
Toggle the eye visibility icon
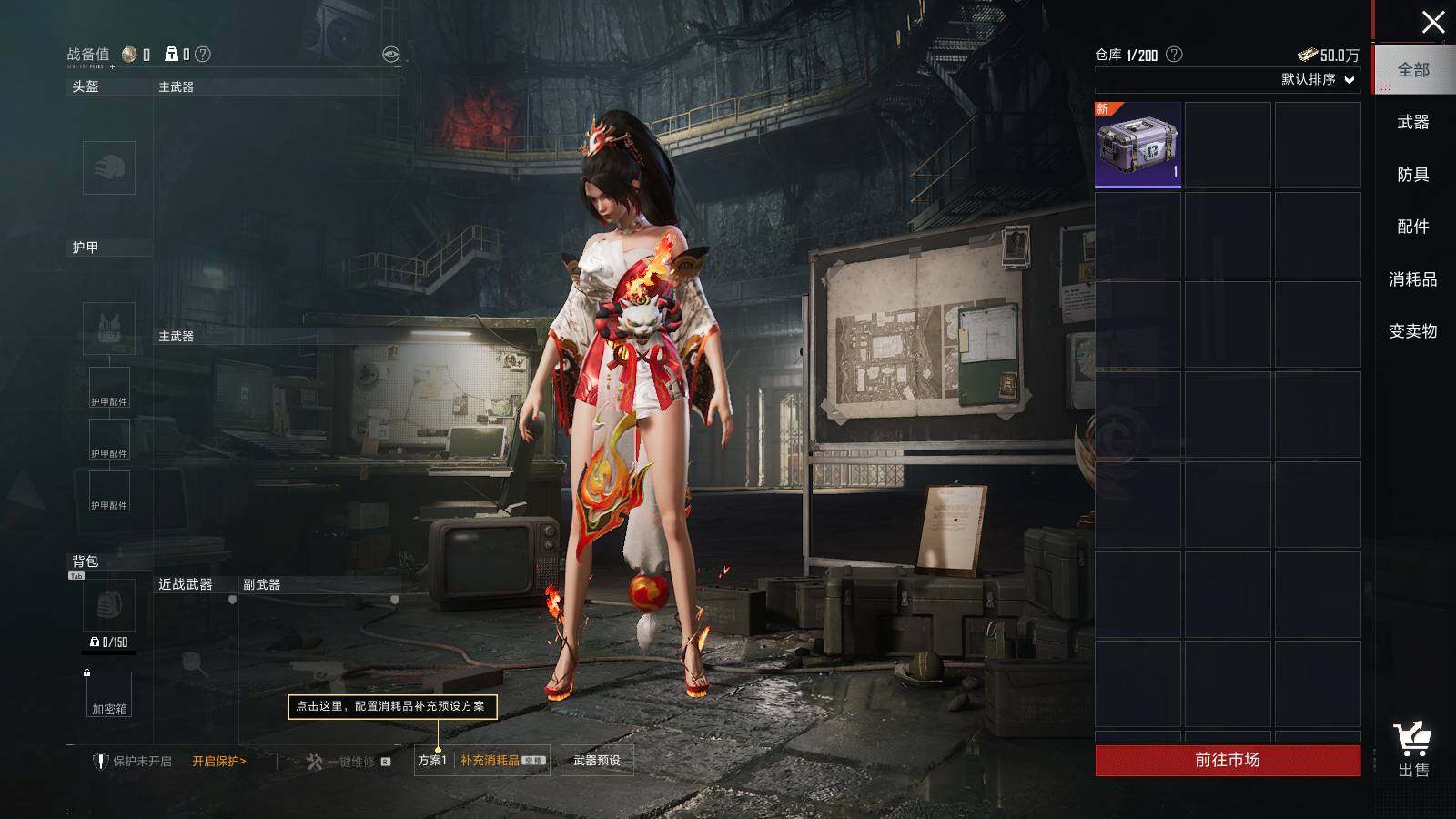(x=391, y=55)
